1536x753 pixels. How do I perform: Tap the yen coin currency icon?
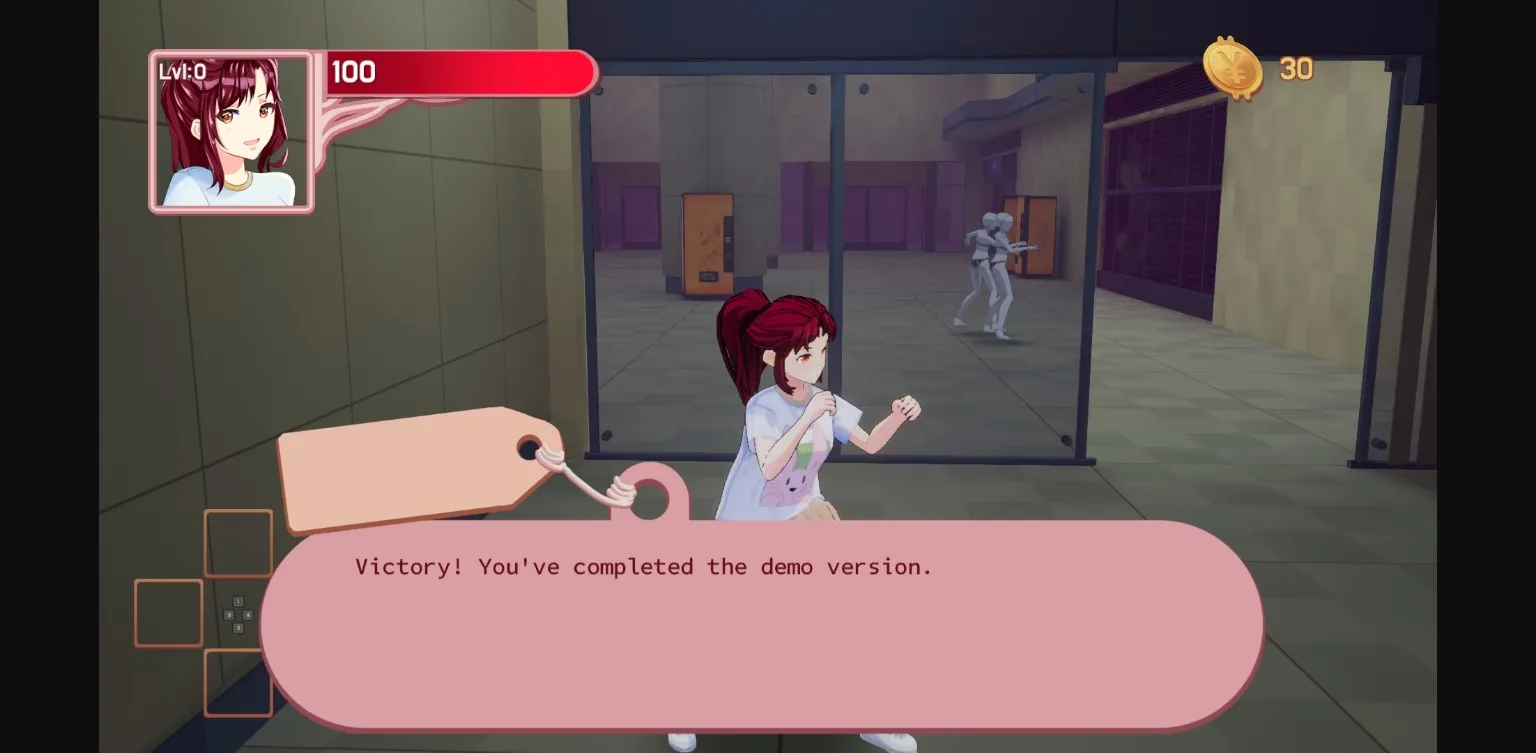(1233, 69)
